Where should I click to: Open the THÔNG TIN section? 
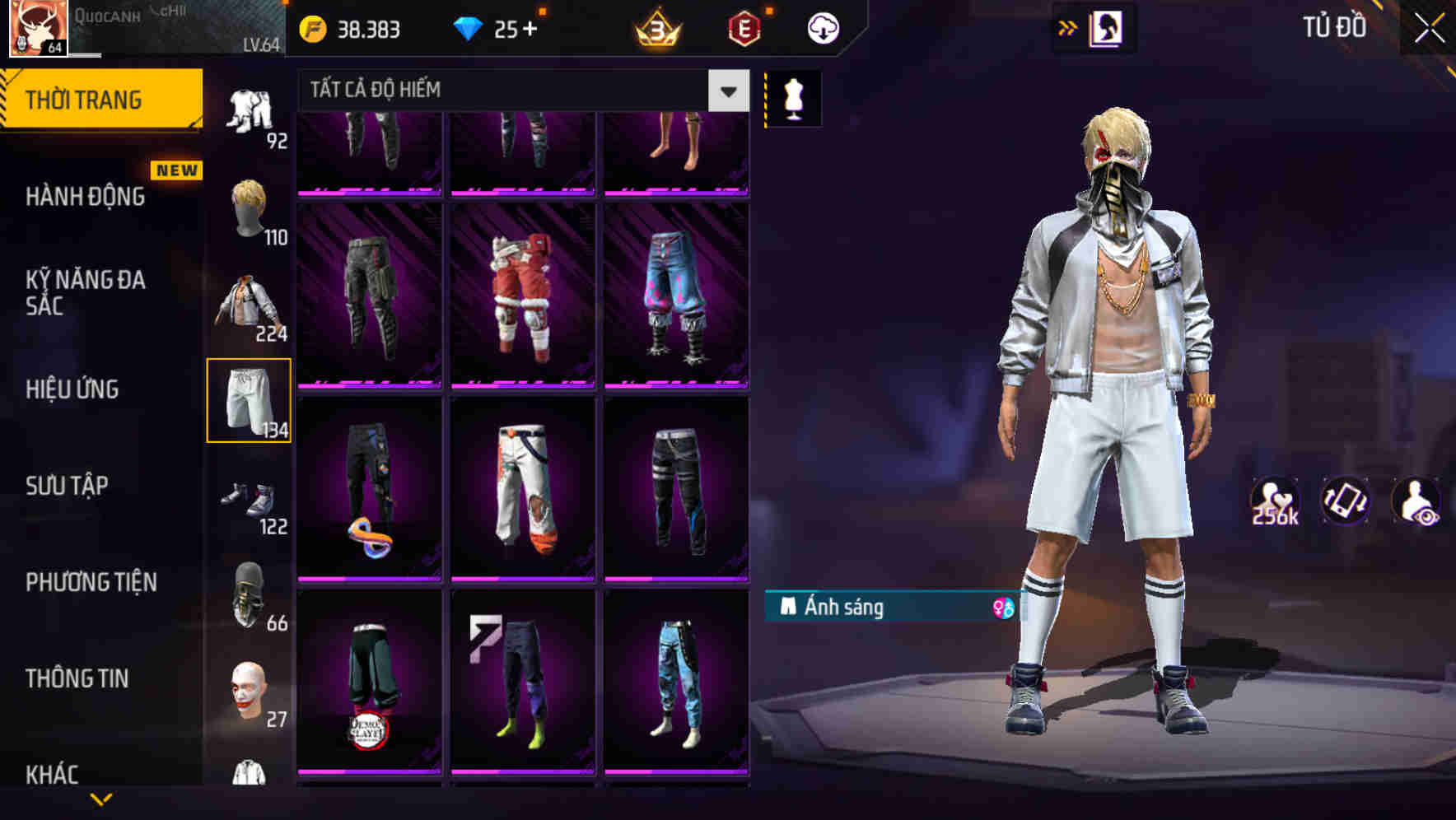point(78,678)
